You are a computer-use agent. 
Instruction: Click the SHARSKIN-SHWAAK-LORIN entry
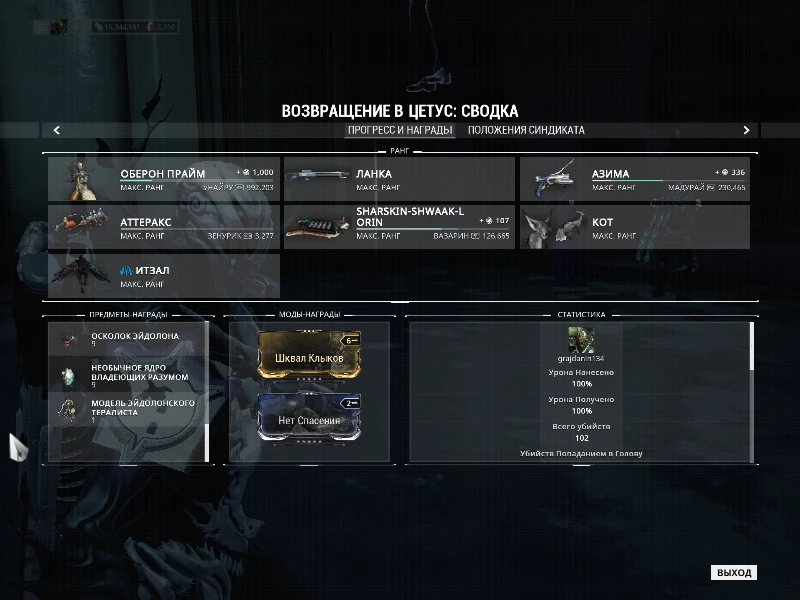[x=399, y=227]
